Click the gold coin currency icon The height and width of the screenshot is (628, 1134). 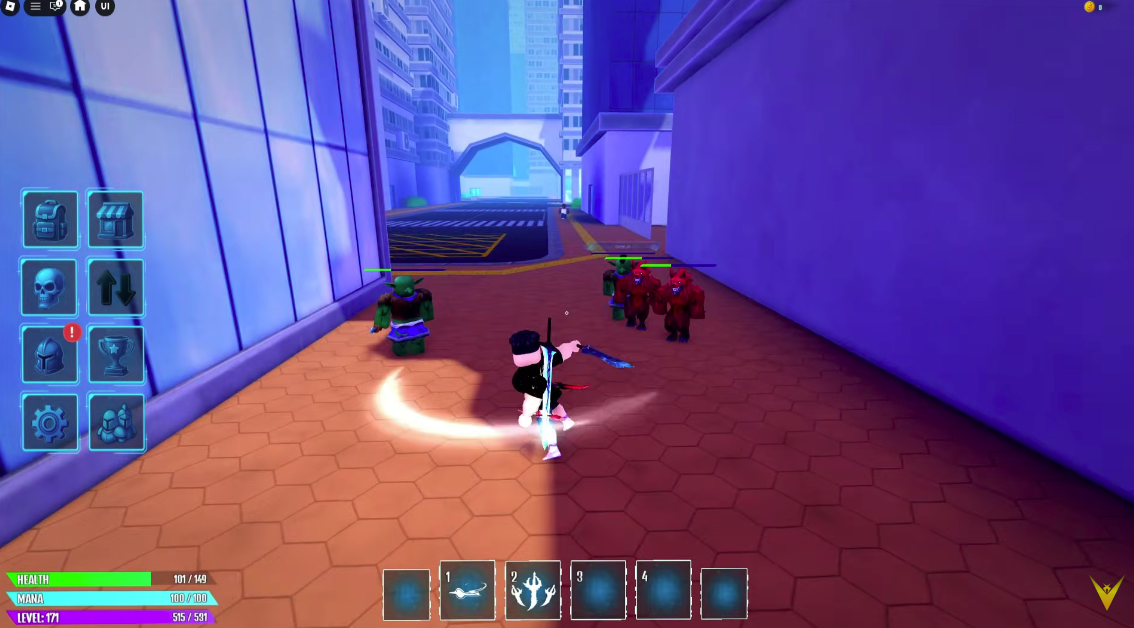tap(1089, 7)
